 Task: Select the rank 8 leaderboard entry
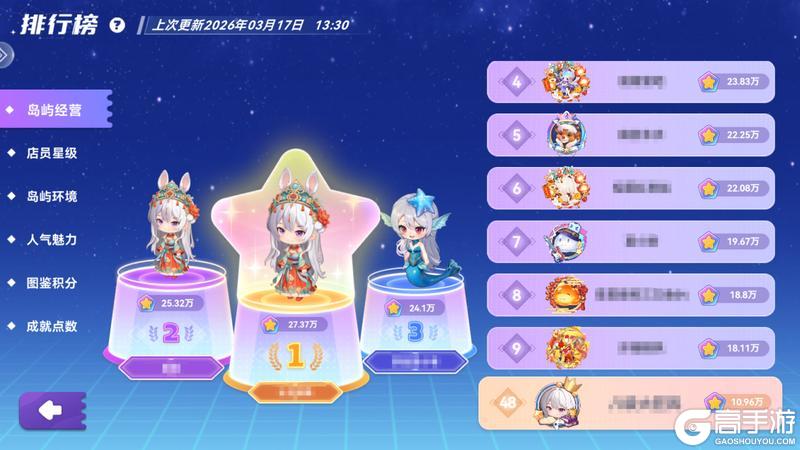[630, 295]
